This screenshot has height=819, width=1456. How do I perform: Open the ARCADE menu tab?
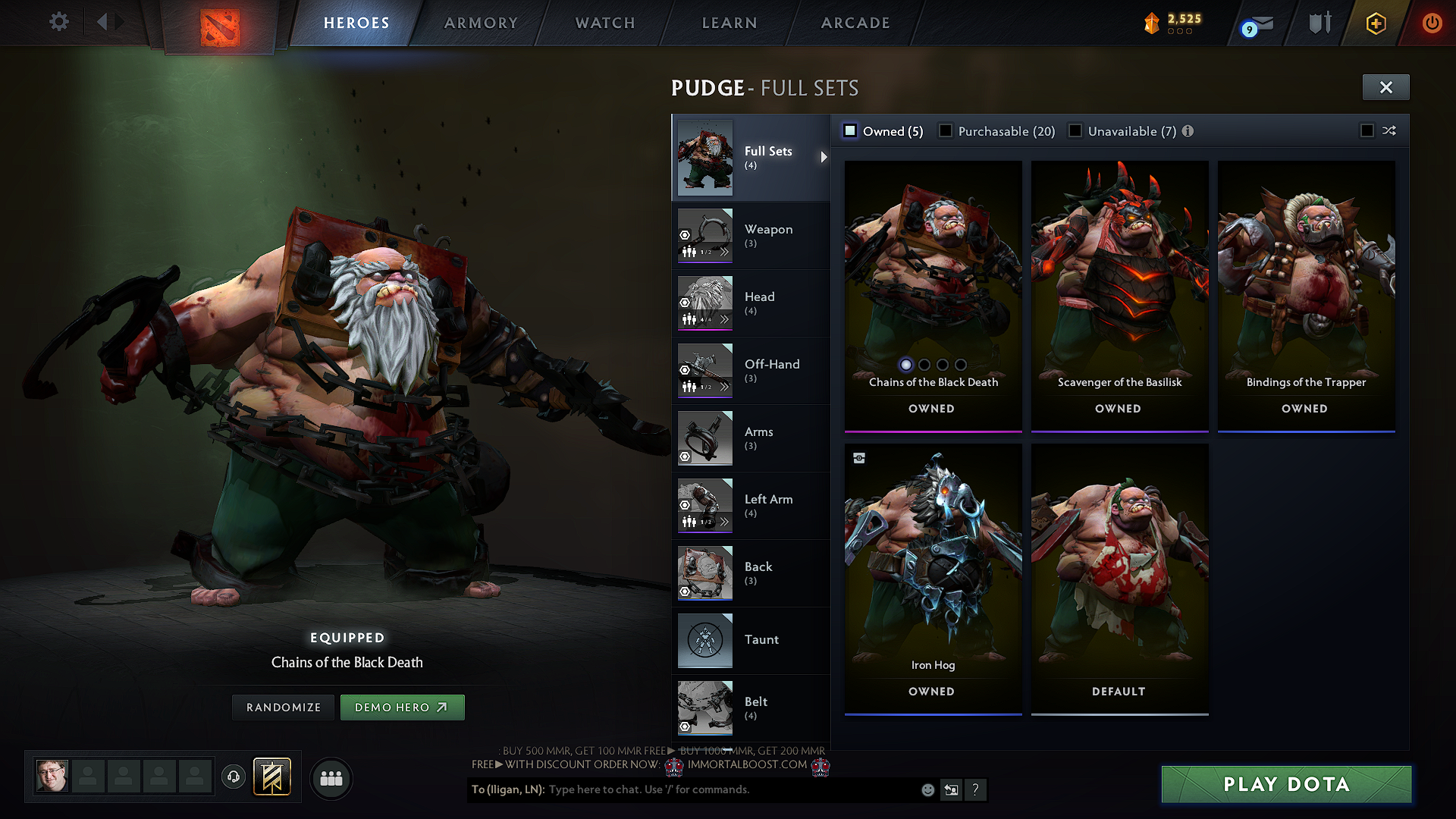point(855,23)
